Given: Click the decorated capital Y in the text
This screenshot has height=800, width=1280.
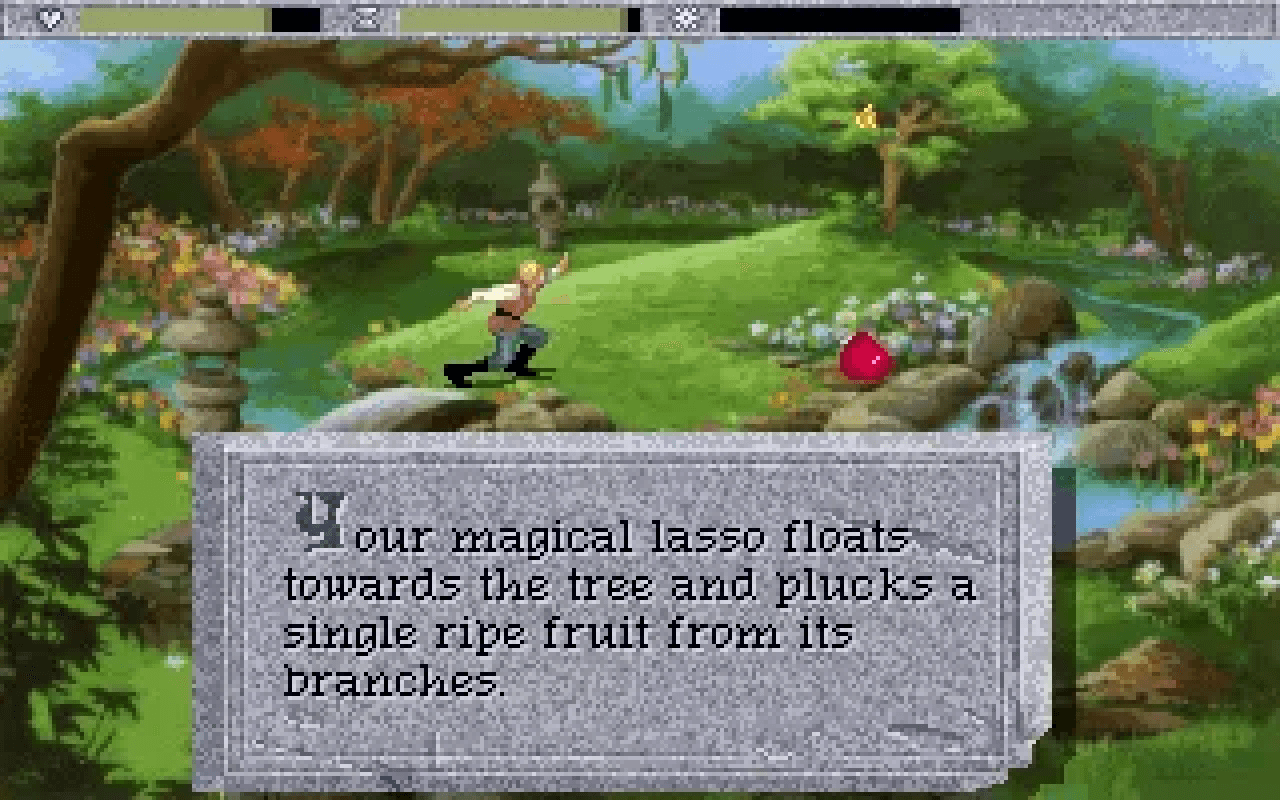Looking at the screenshot, I should click(x=322, y=520).
